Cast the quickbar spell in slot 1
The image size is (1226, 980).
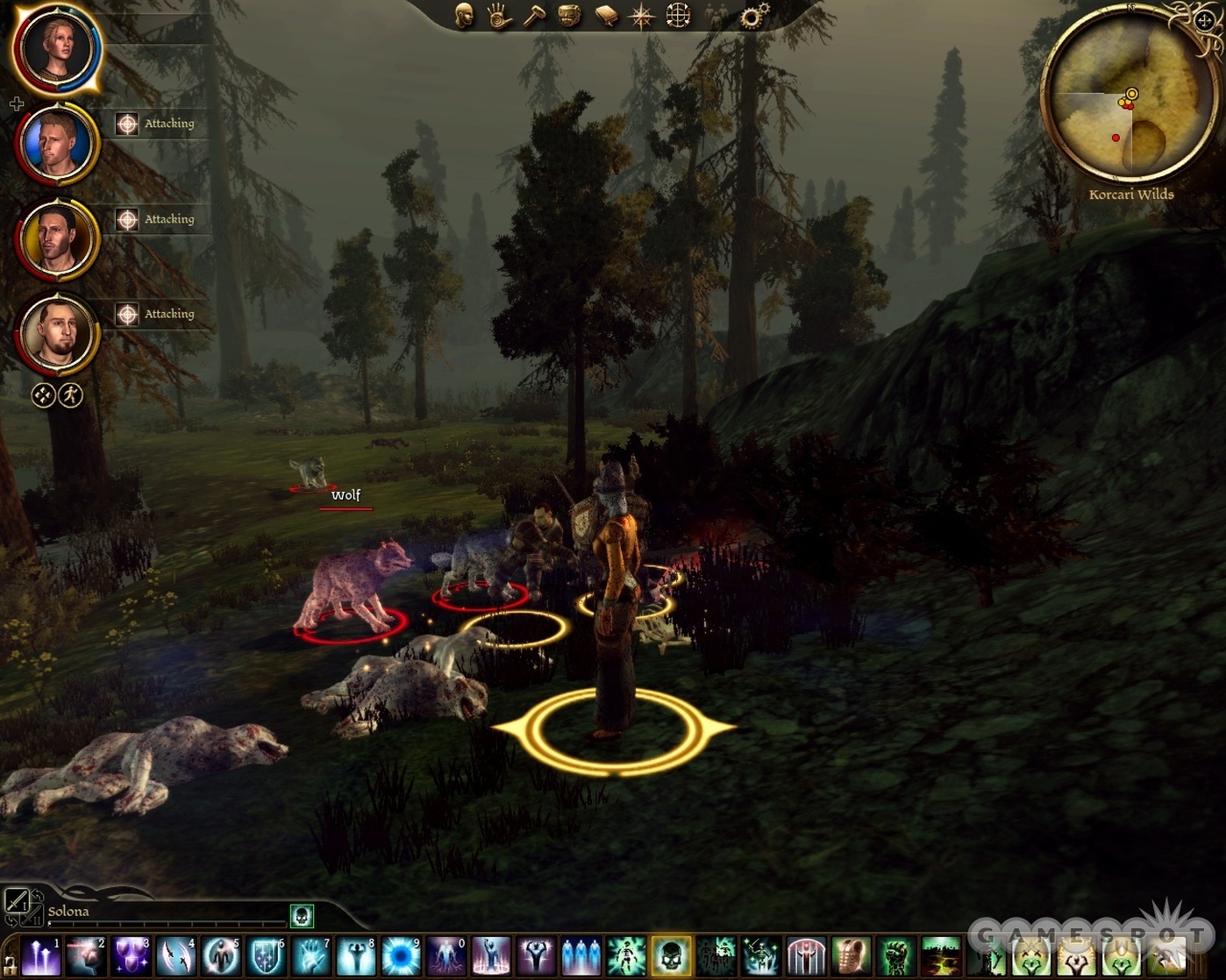40,956
